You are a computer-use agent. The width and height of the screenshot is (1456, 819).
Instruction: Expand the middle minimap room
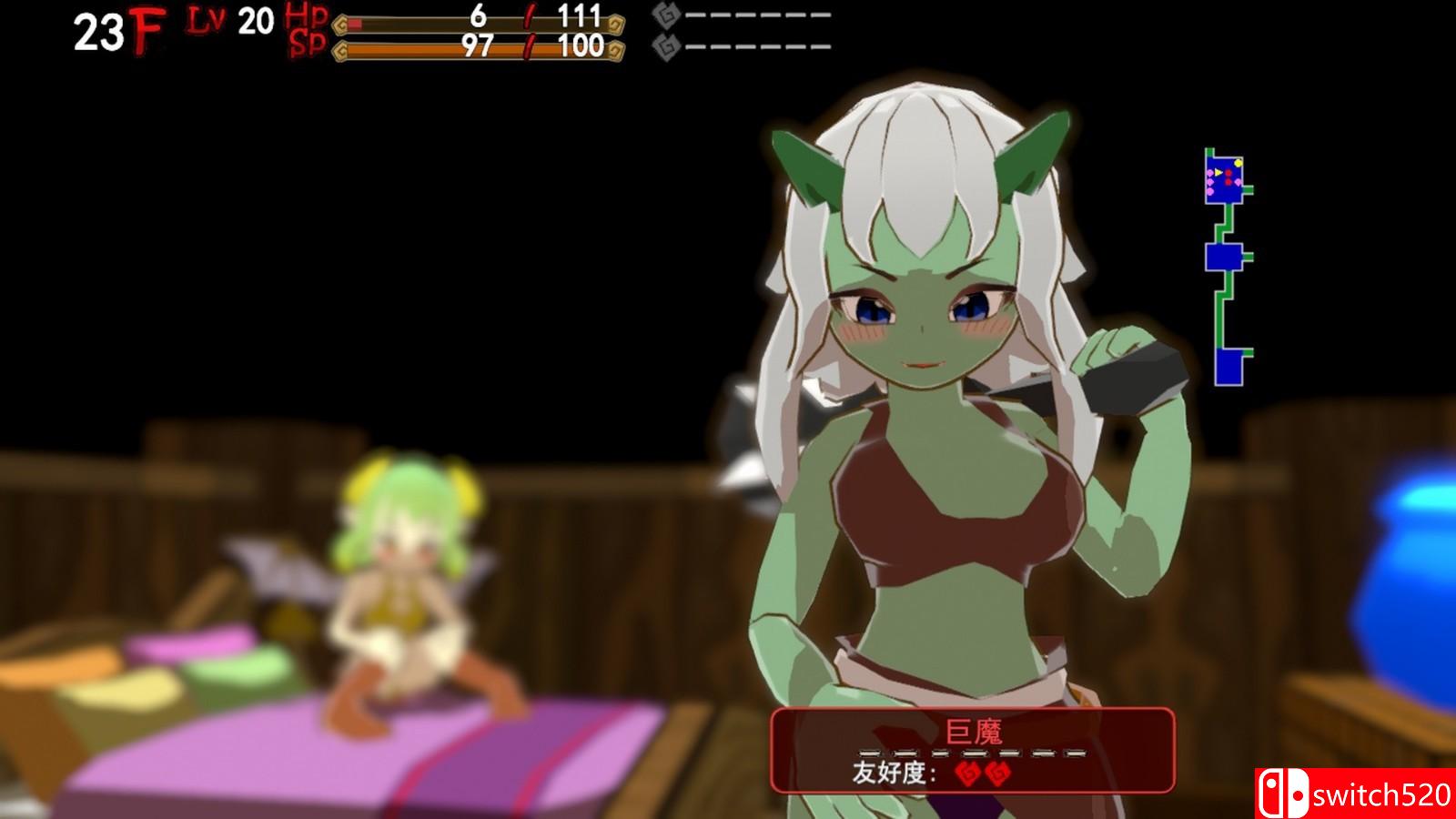click(1225, 257)
